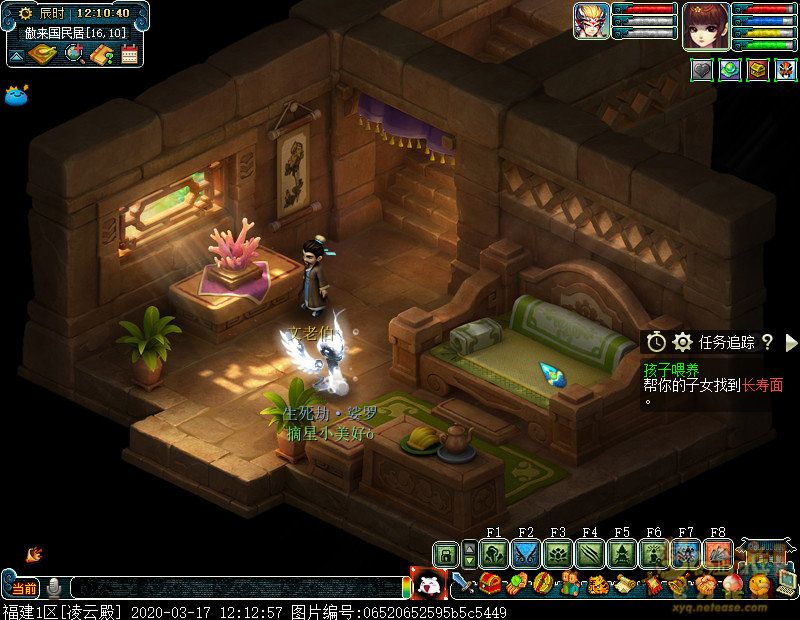Viewport: 800px width, 620px height.
Task: Open the world map globe icon
Action: point(73,54)
